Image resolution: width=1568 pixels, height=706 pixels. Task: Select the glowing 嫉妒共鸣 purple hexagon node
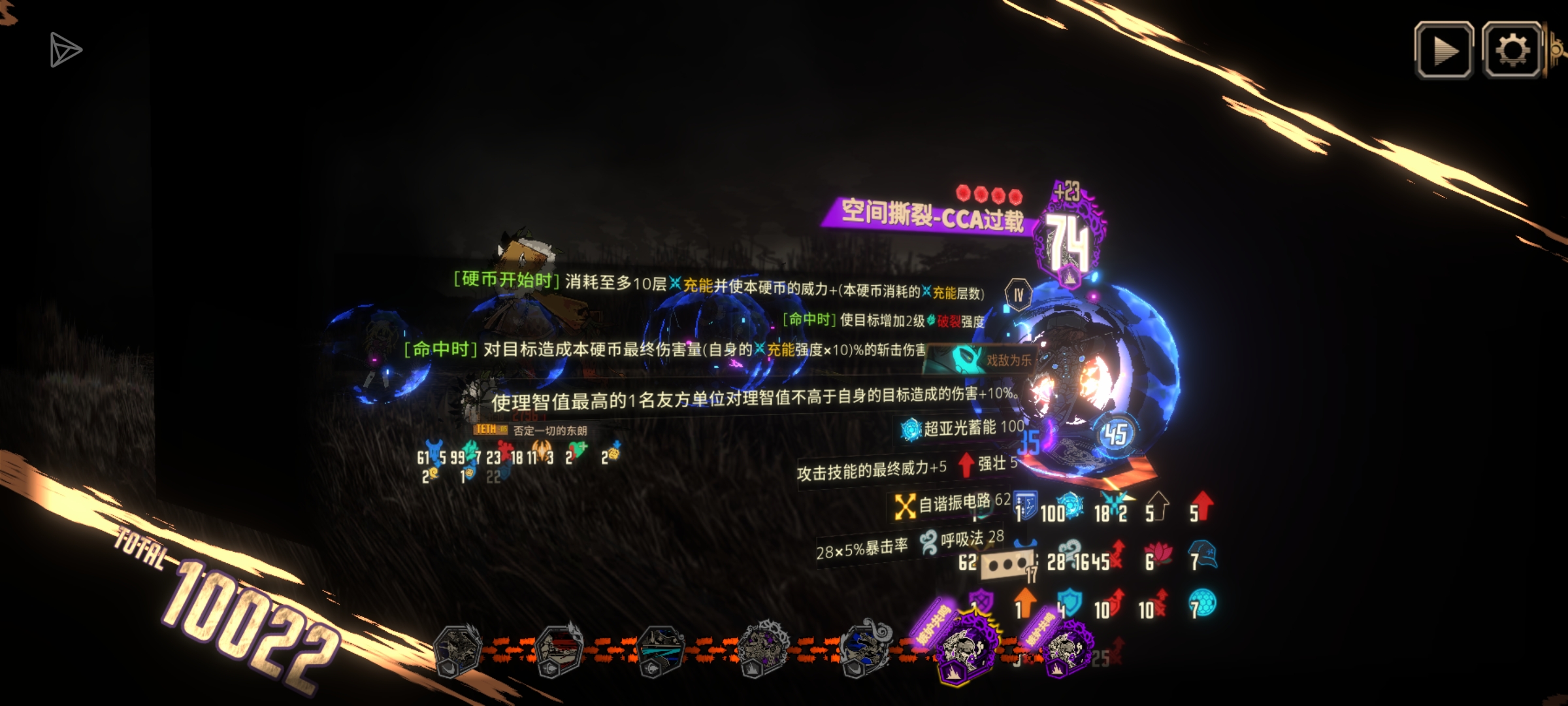click(967, 650)
